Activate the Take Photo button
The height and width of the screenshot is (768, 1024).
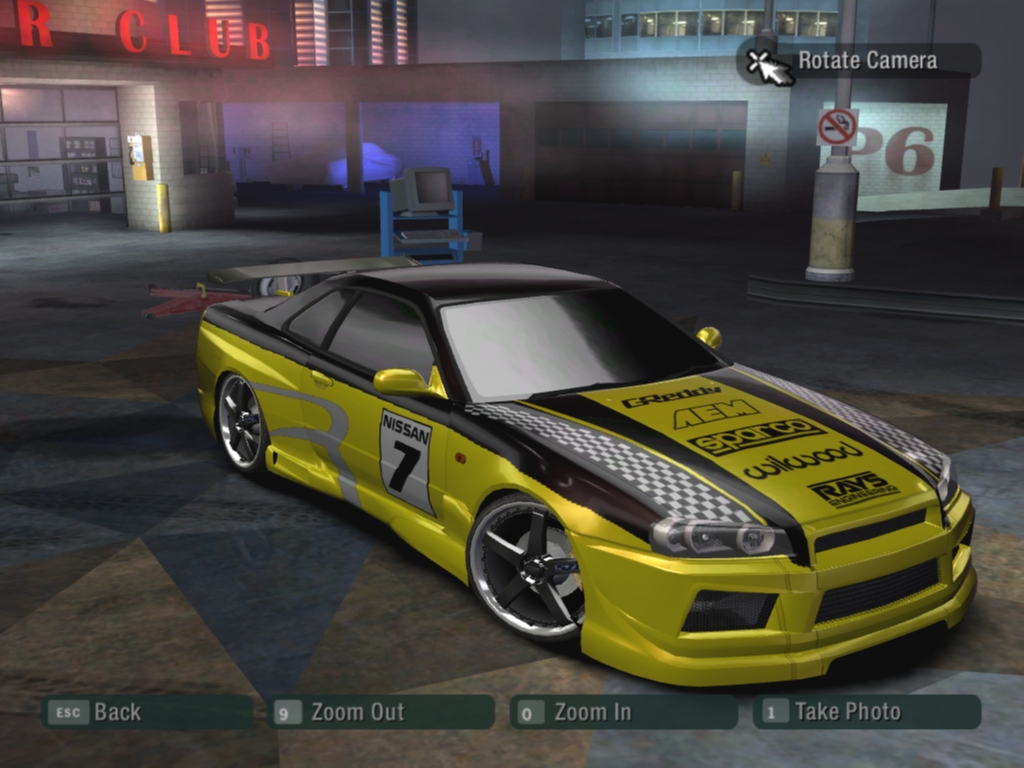pyautogui.click(x=866, y=712)
